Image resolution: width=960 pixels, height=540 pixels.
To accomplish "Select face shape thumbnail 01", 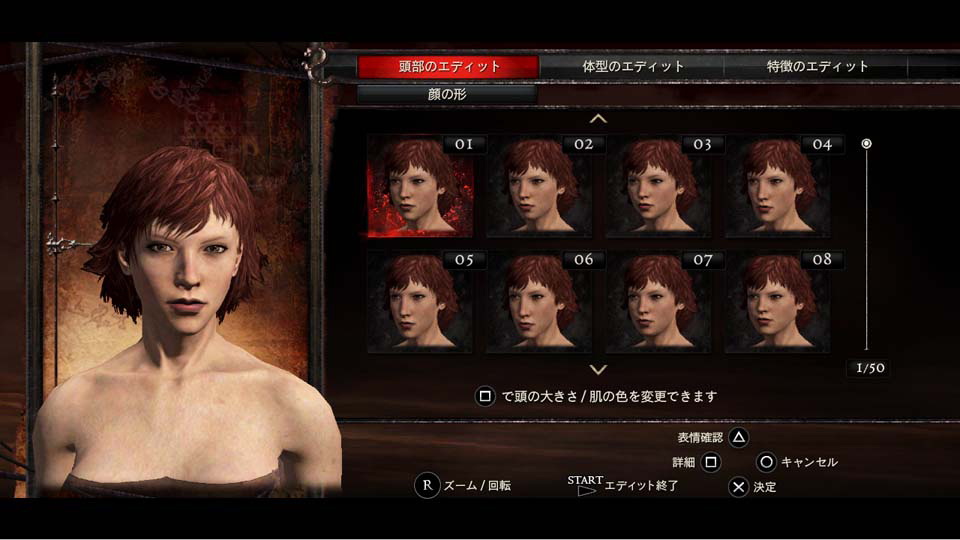I will (420, 186).
